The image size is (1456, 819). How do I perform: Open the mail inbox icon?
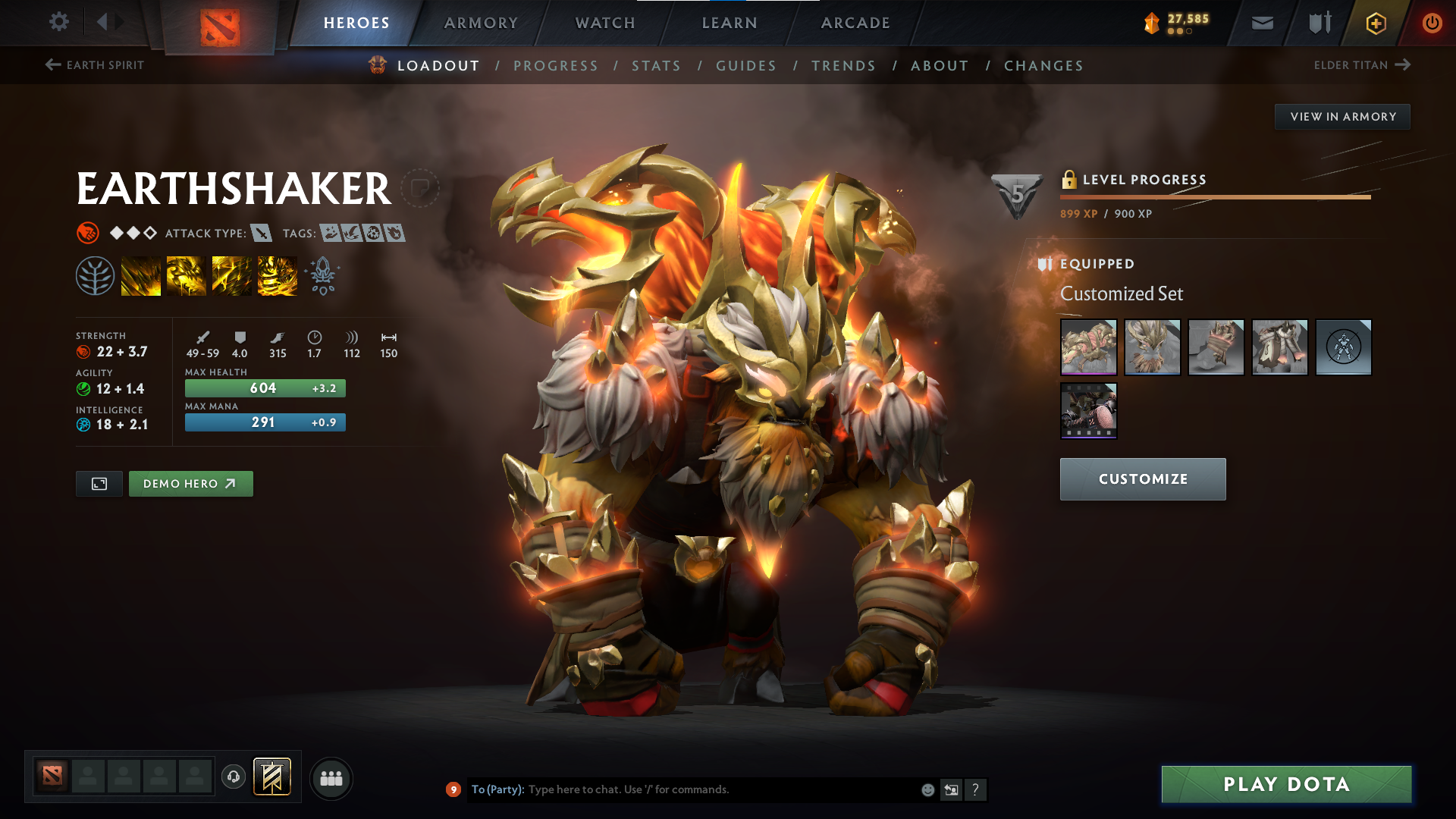pos(1261,23)
